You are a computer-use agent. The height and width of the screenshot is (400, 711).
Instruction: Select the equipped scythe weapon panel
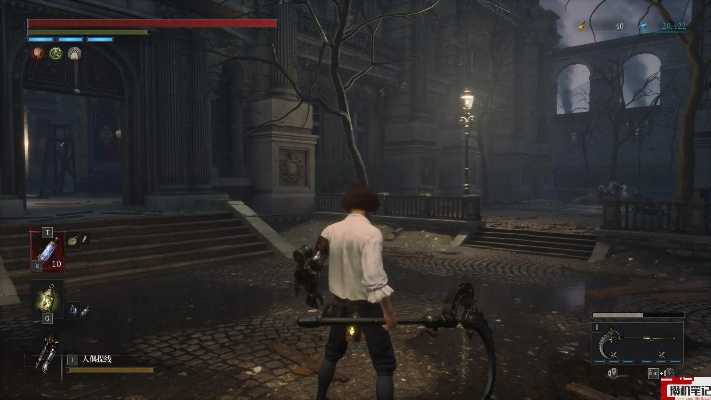(x=637, y=343)
